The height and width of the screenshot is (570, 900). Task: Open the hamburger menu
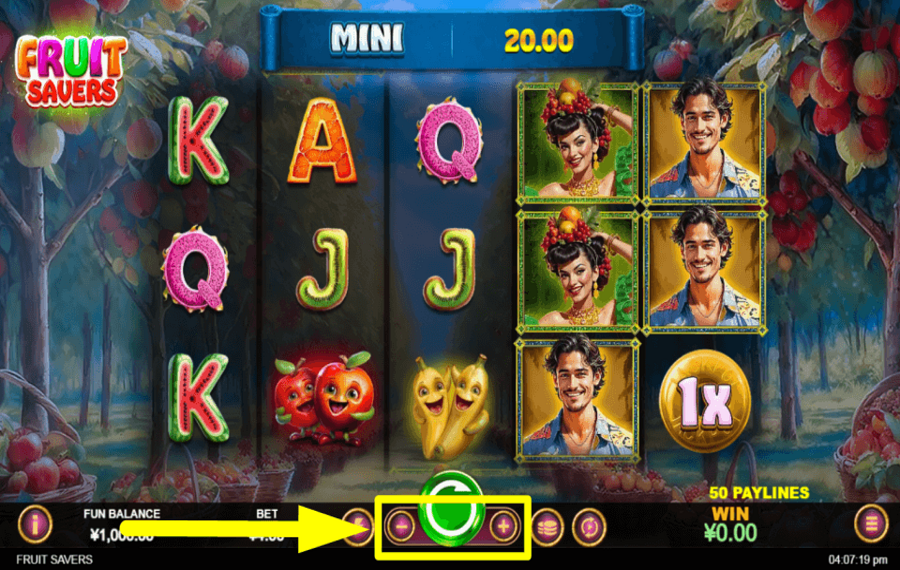pos(871,524)
